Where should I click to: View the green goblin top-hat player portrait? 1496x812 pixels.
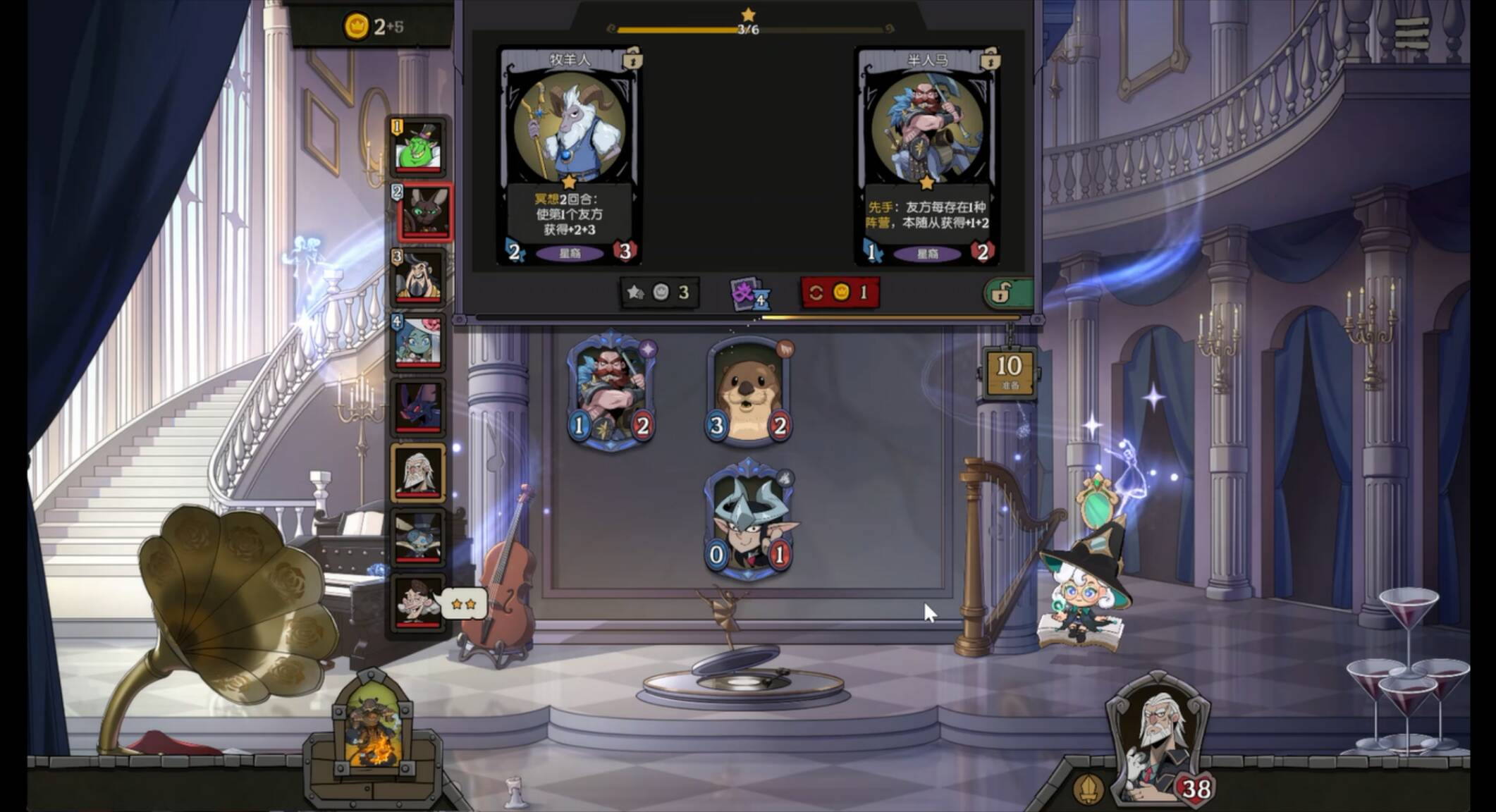point(419,148)
